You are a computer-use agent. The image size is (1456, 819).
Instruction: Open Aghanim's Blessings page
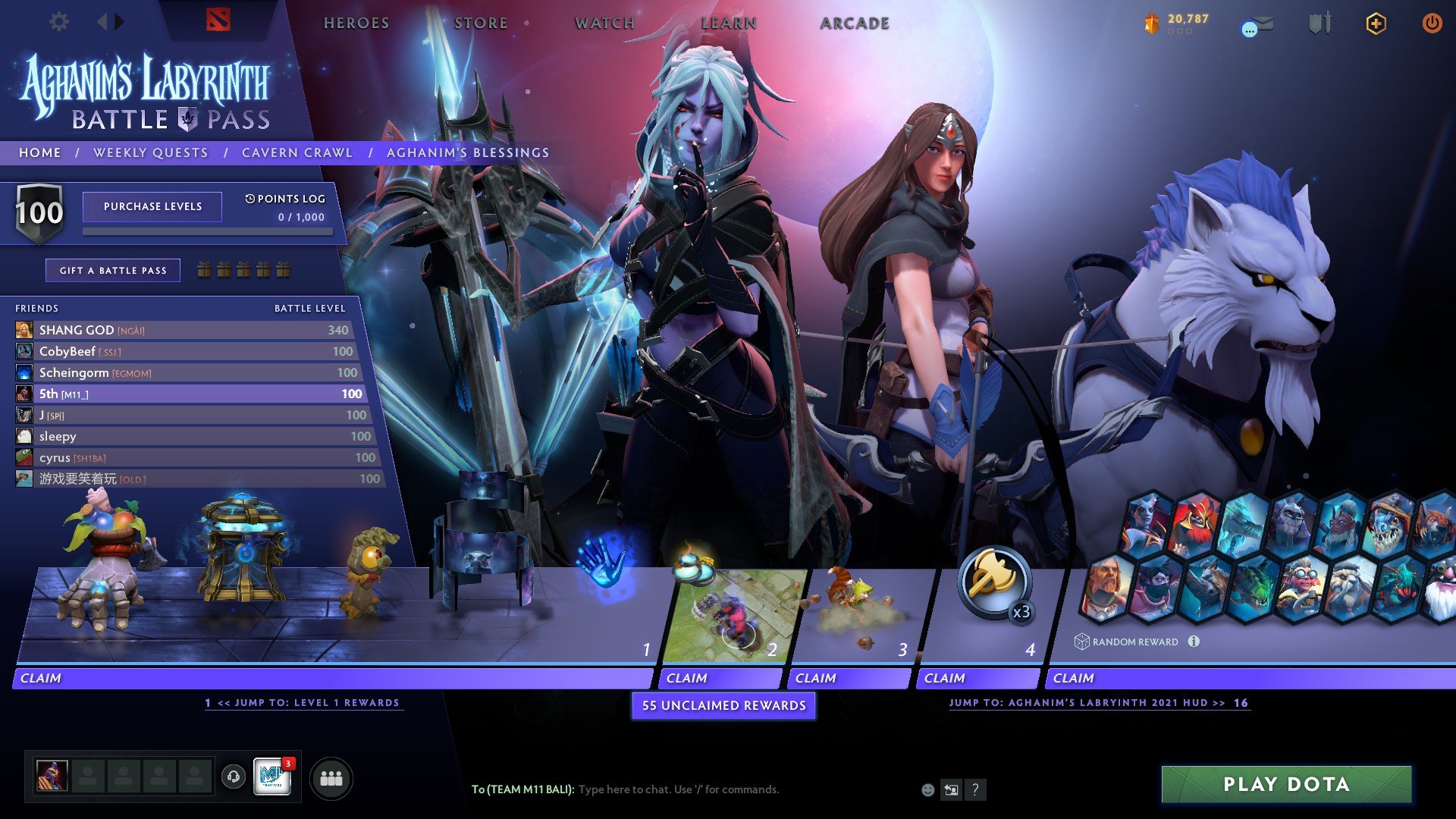(x=468, y=152)
